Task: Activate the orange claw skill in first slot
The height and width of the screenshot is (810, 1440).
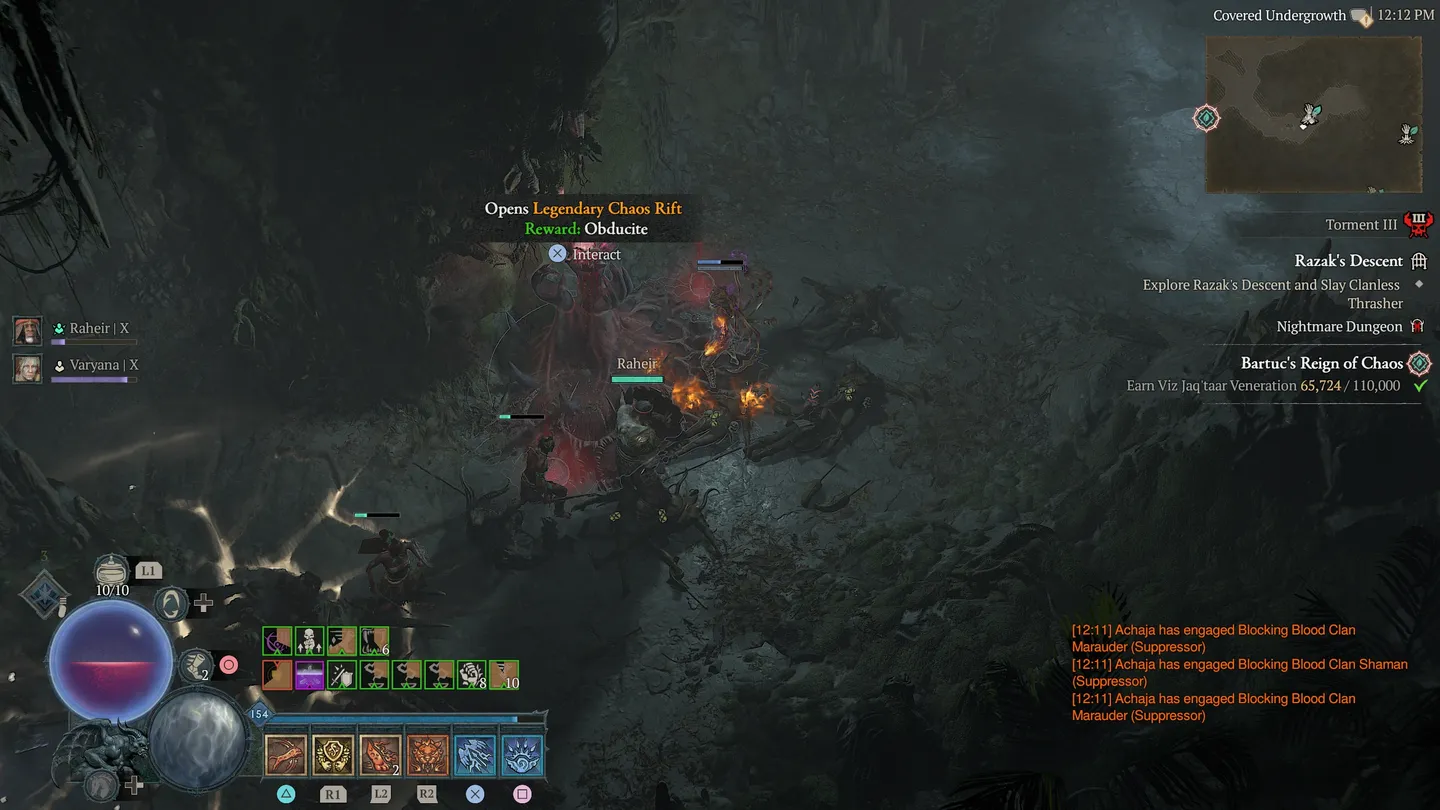Action: 286,756
